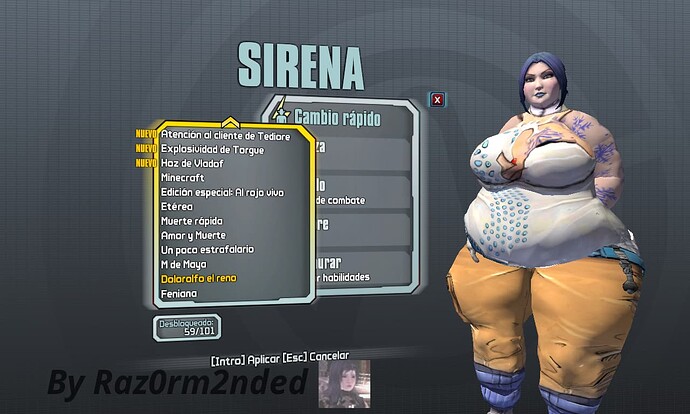The height and width of the screenshot is (414, 690).
Task: Pick the M de Maya skin
Action: [185, 264]
